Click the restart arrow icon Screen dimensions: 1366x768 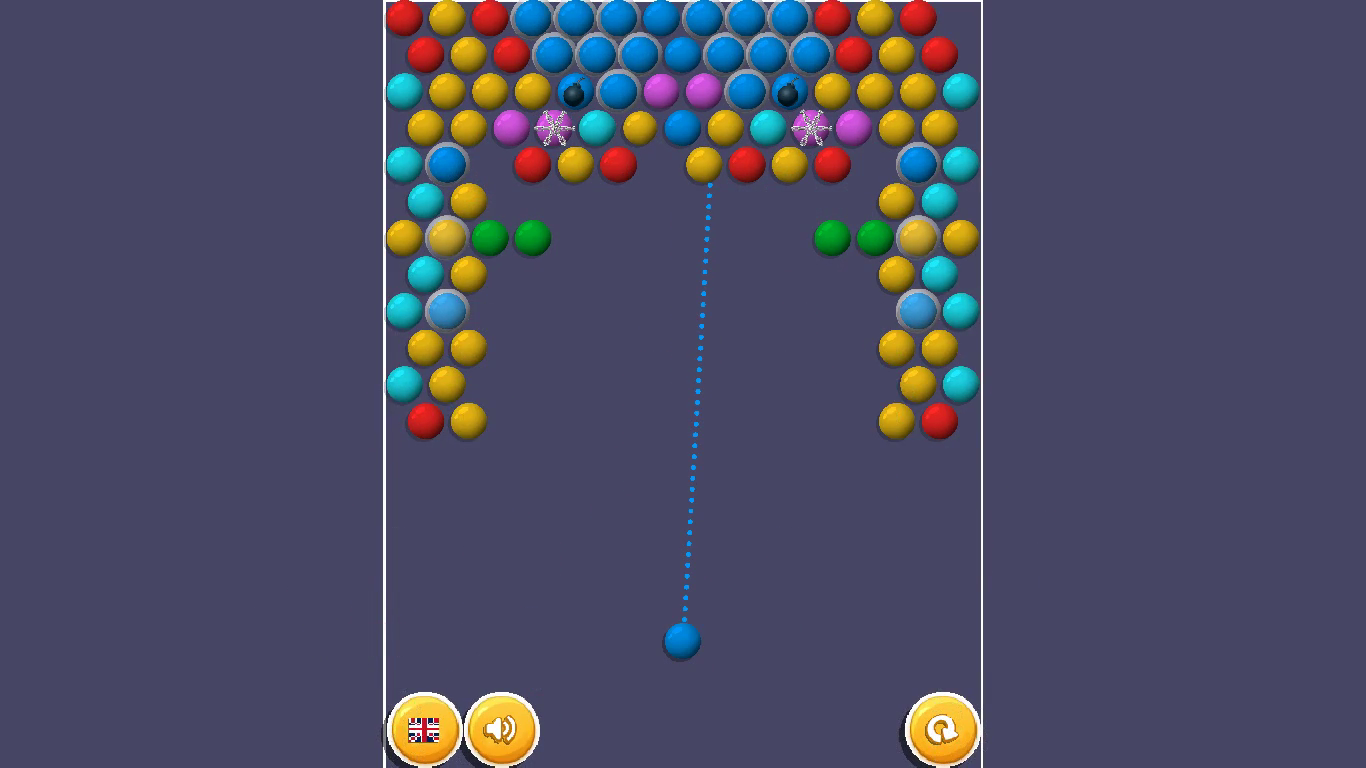[941, 731]
